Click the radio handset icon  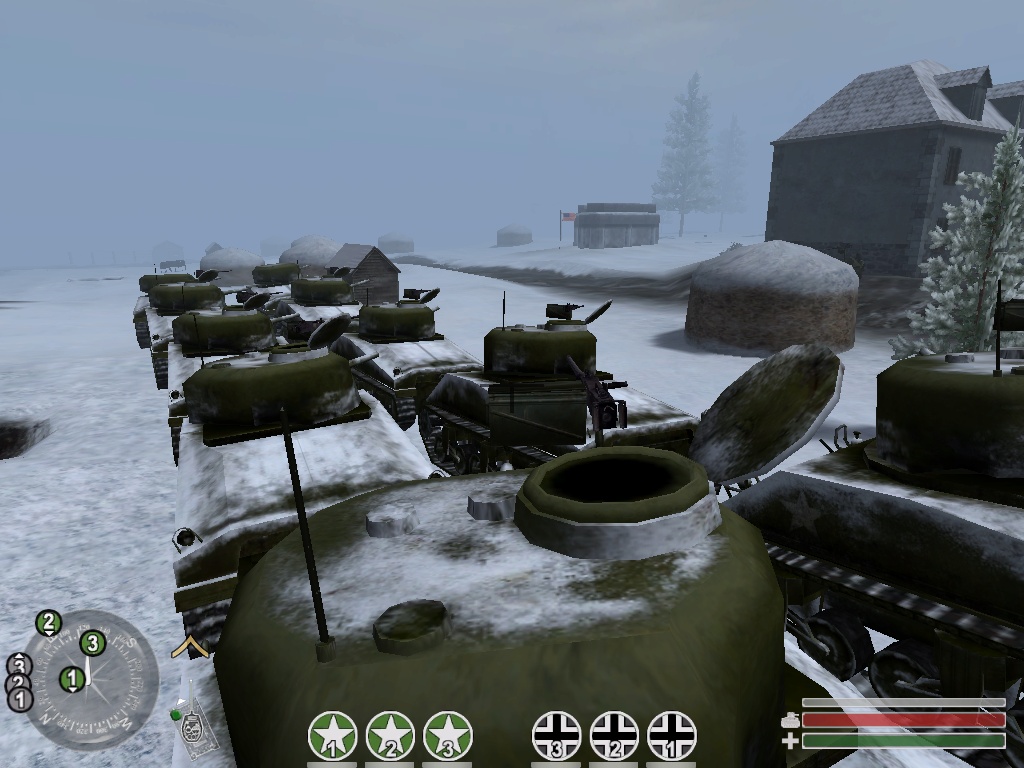194,728
